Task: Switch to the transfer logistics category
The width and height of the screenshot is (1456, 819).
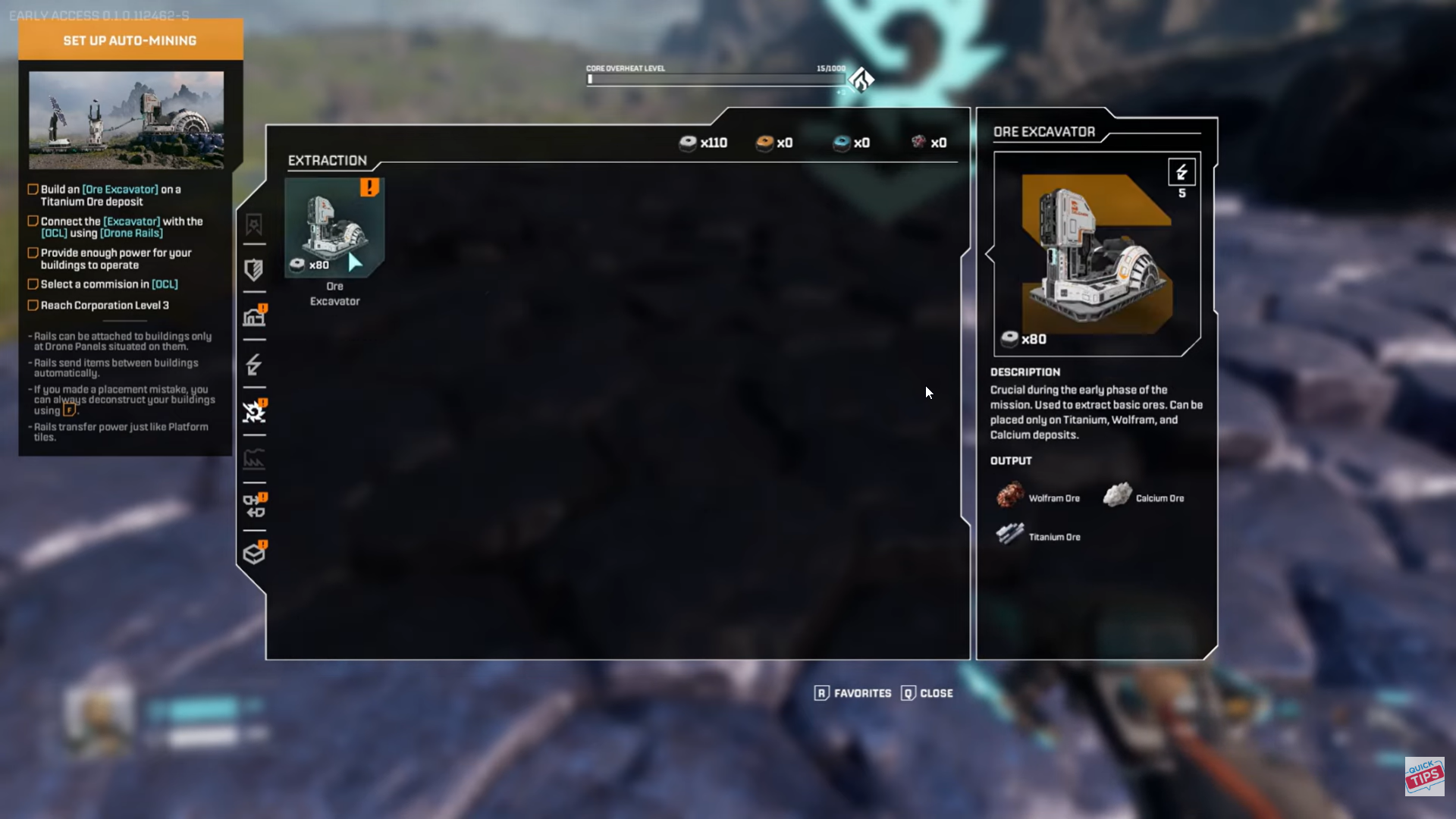Action: [x=254, y=506]
